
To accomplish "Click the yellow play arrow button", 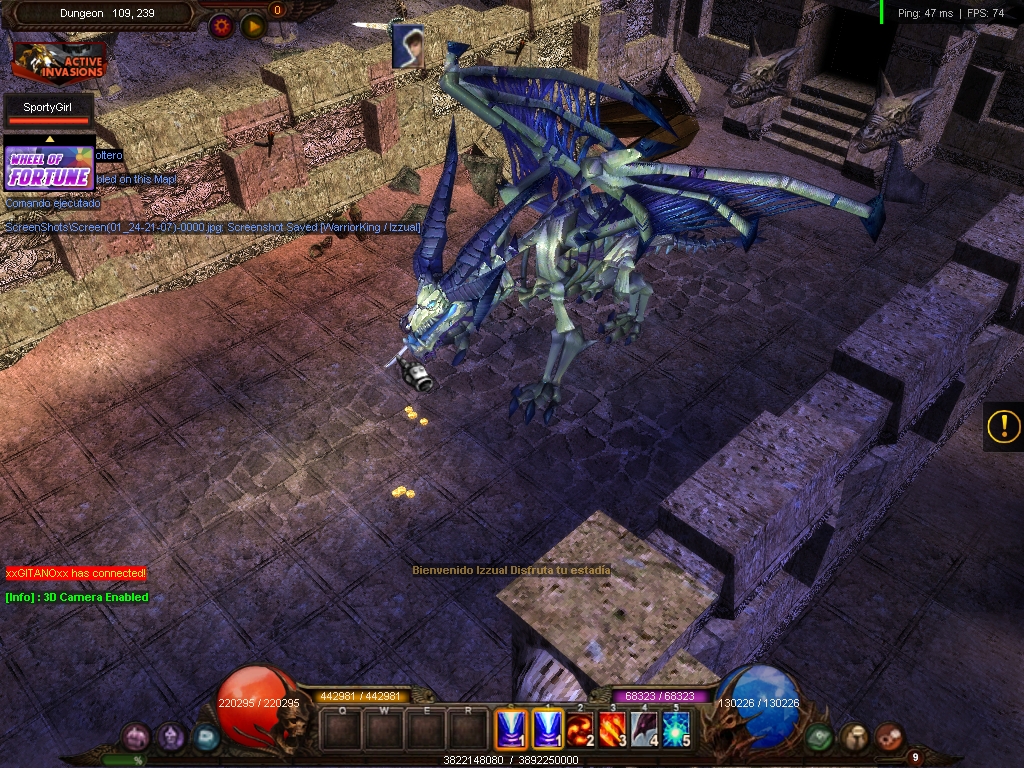I will coord(253,26).
